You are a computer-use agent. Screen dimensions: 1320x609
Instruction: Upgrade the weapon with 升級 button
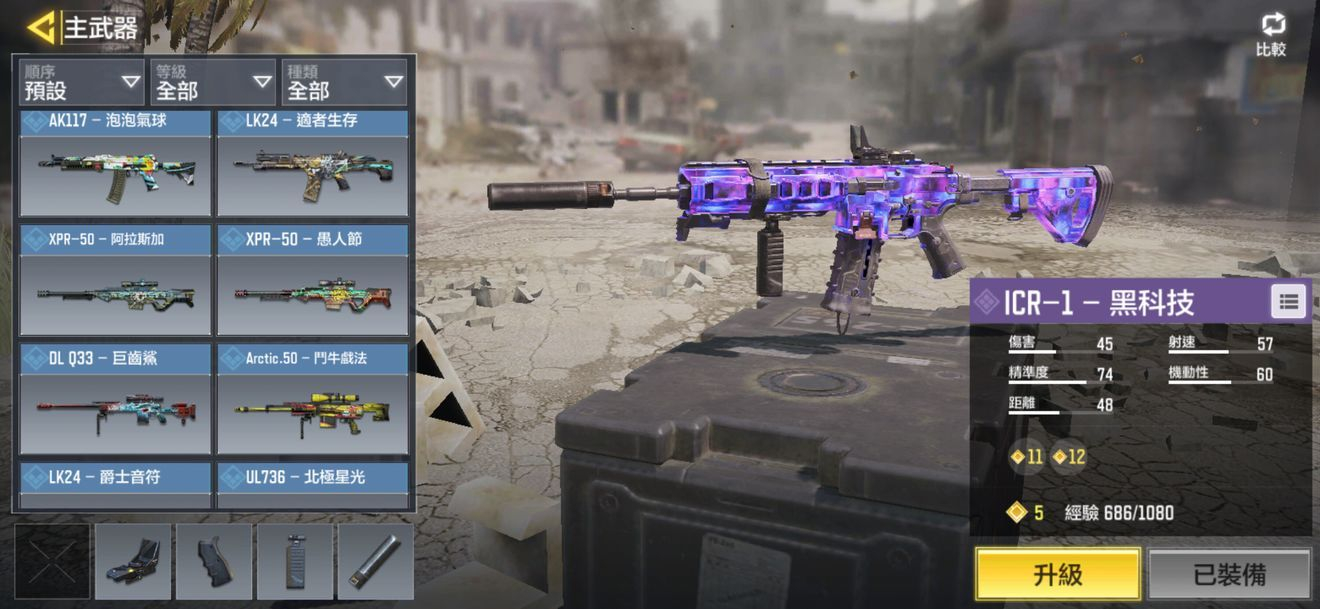[1057, 574]
